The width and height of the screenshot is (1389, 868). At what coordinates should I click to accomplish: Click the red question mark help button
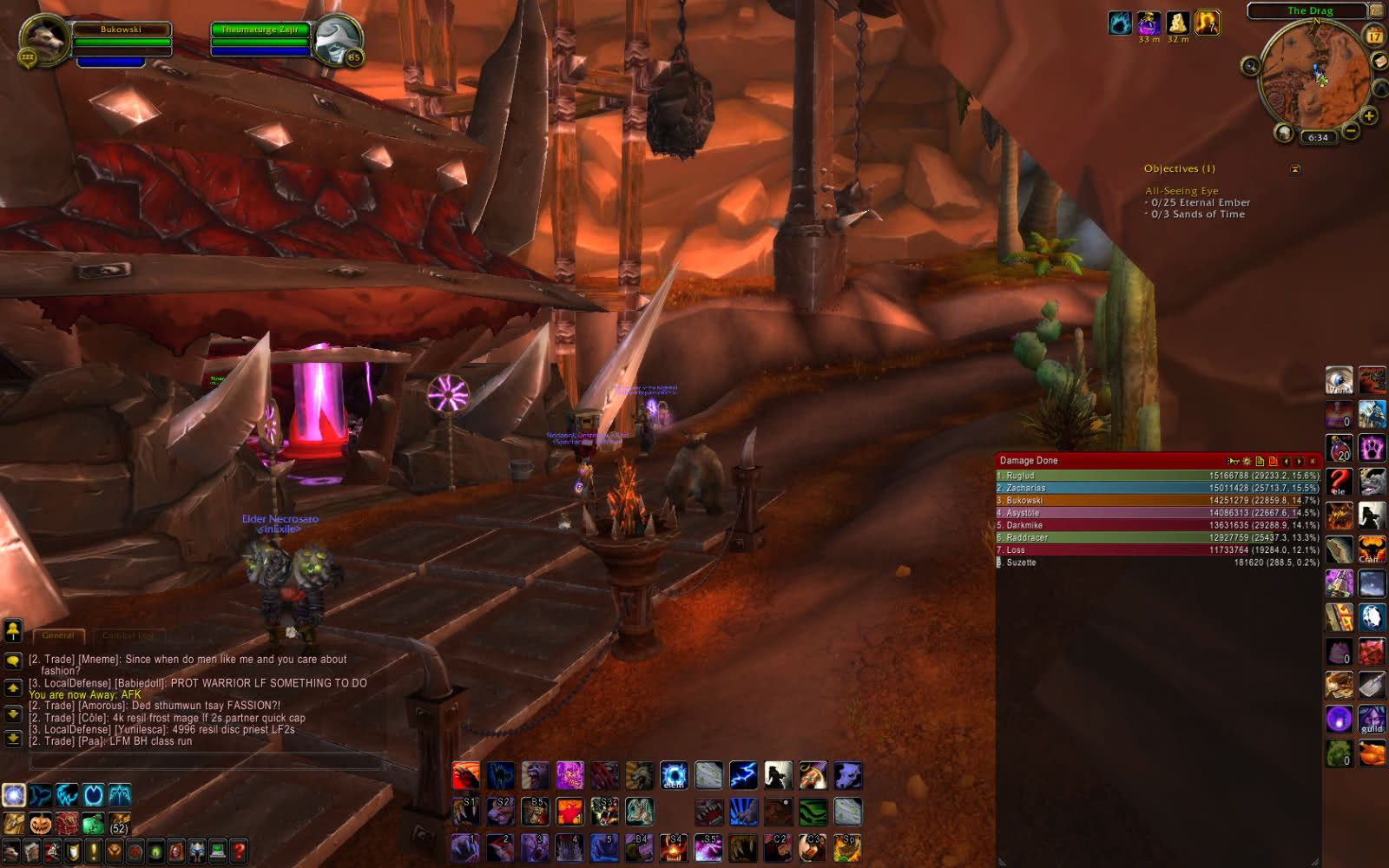(x=239, y=851)
